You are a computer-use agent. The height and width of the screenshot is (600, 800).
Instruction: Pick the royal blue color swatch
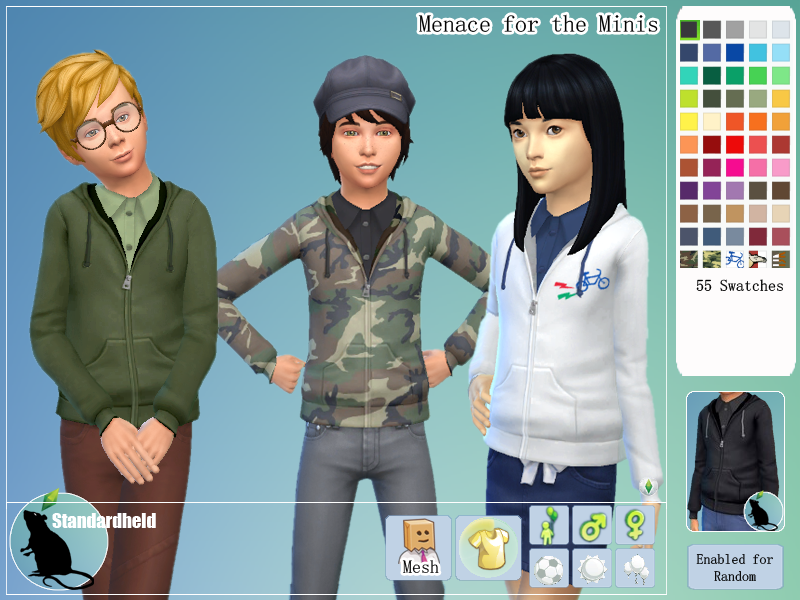point(735,52)
